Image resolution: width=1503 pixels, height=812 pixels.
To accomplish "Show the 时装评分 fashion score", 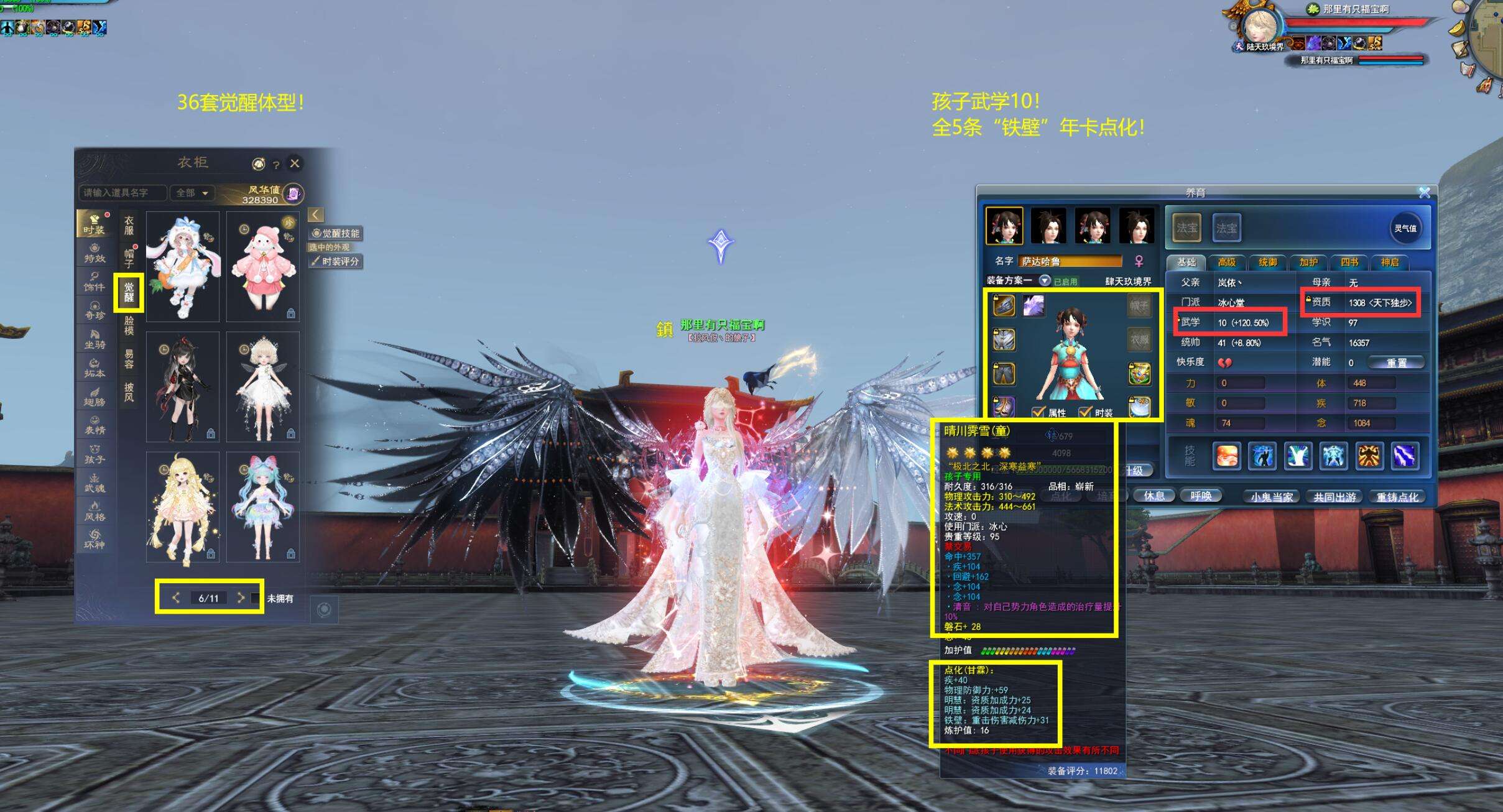I will coord(336,262).
